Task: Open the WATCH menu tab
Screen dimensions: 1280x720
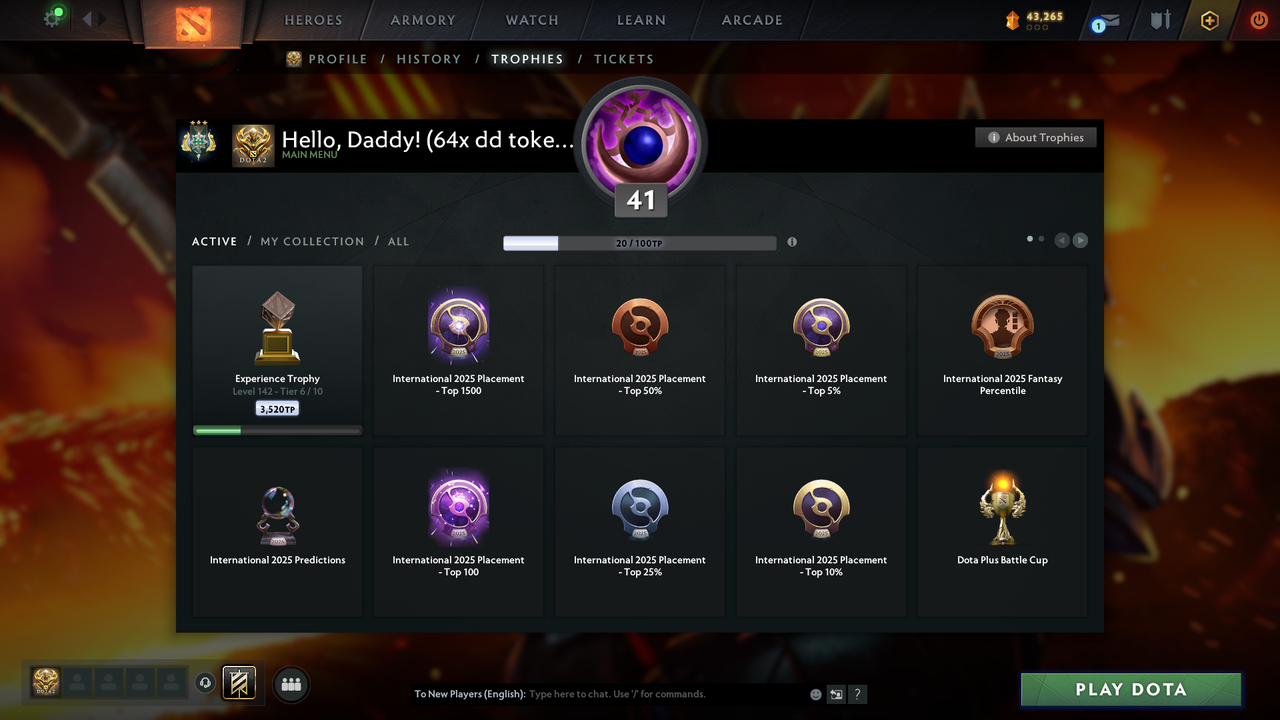Action: click(x=531, y=20)
